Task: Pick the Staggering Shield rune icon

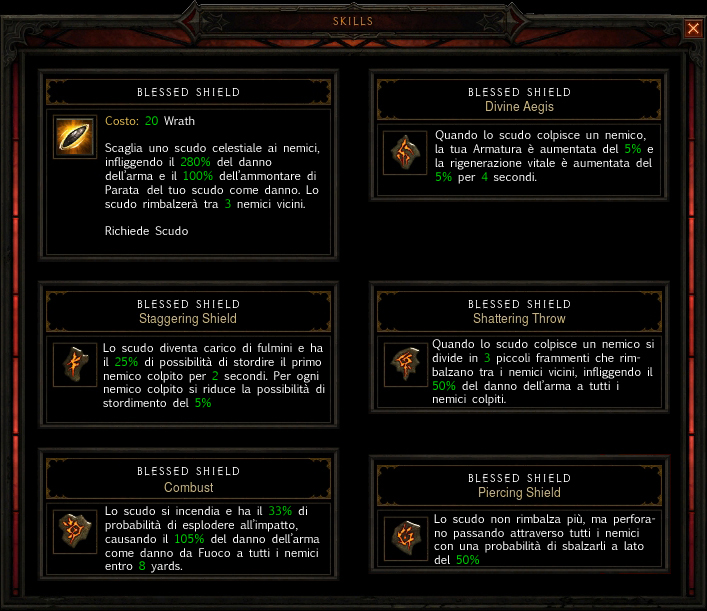Action: click(x=75, y=362)
